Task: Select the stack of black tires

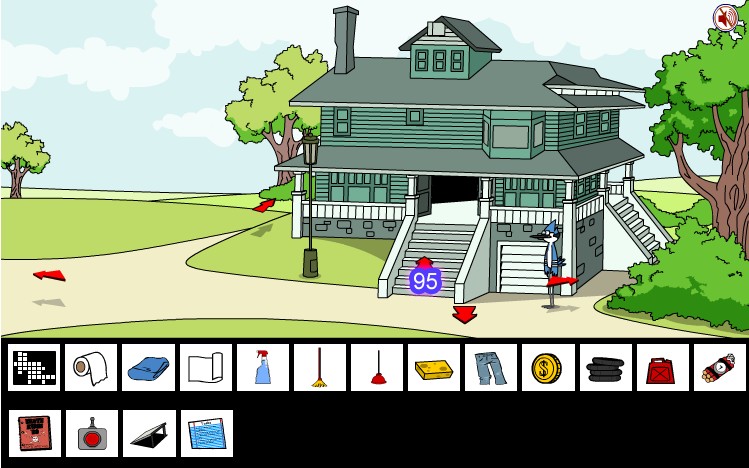Action: click(x=605, y=368)
